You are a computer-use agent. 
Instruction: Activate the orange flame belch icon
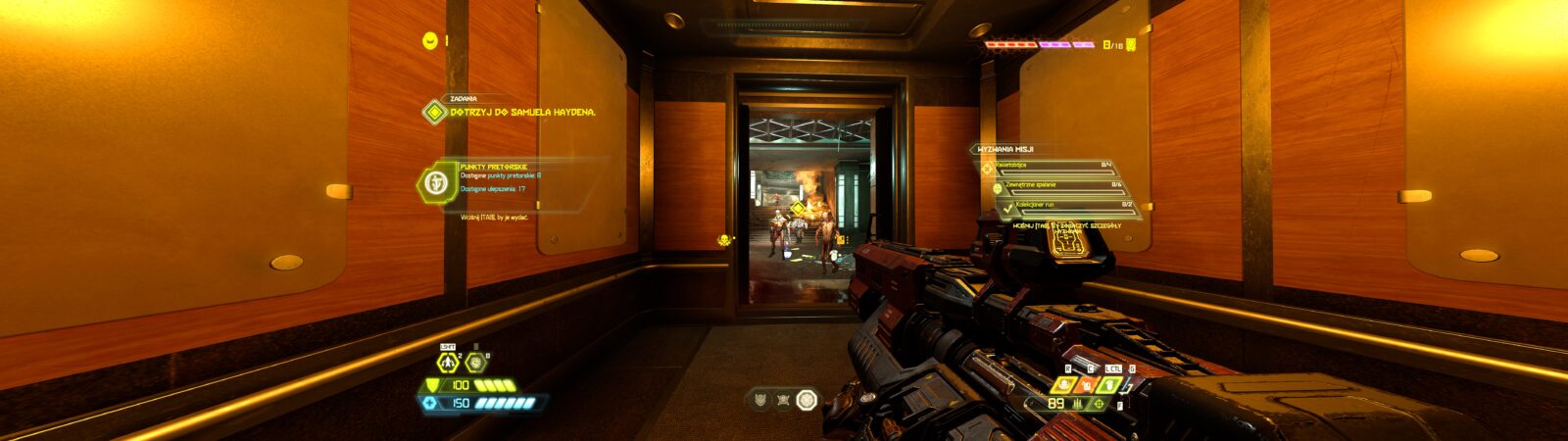1087,384
